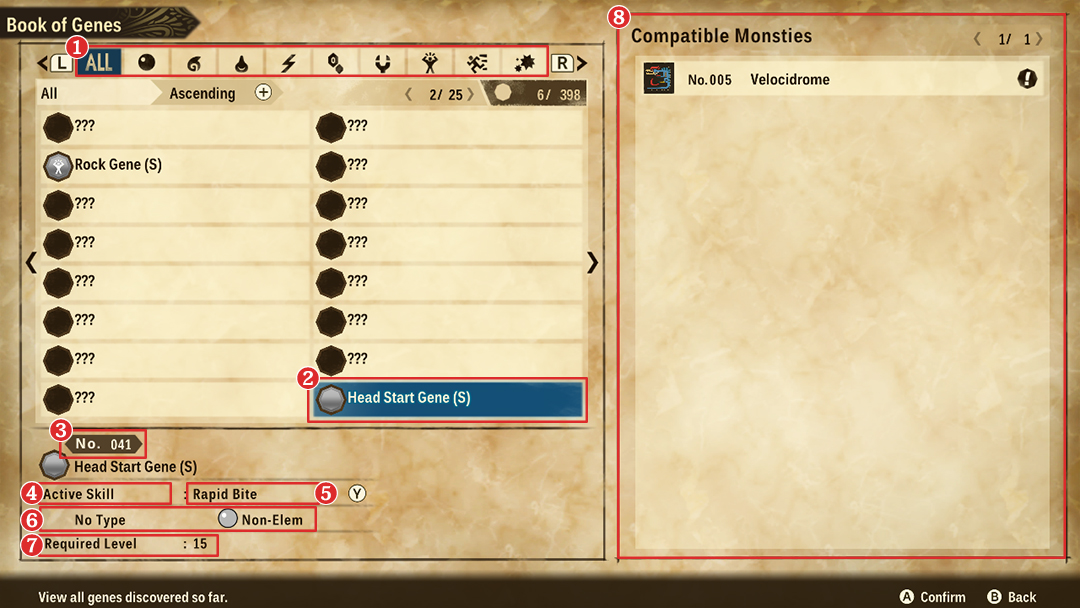
Task: Go to next gene page after 2/25
Action: click(x=471, y=94)
